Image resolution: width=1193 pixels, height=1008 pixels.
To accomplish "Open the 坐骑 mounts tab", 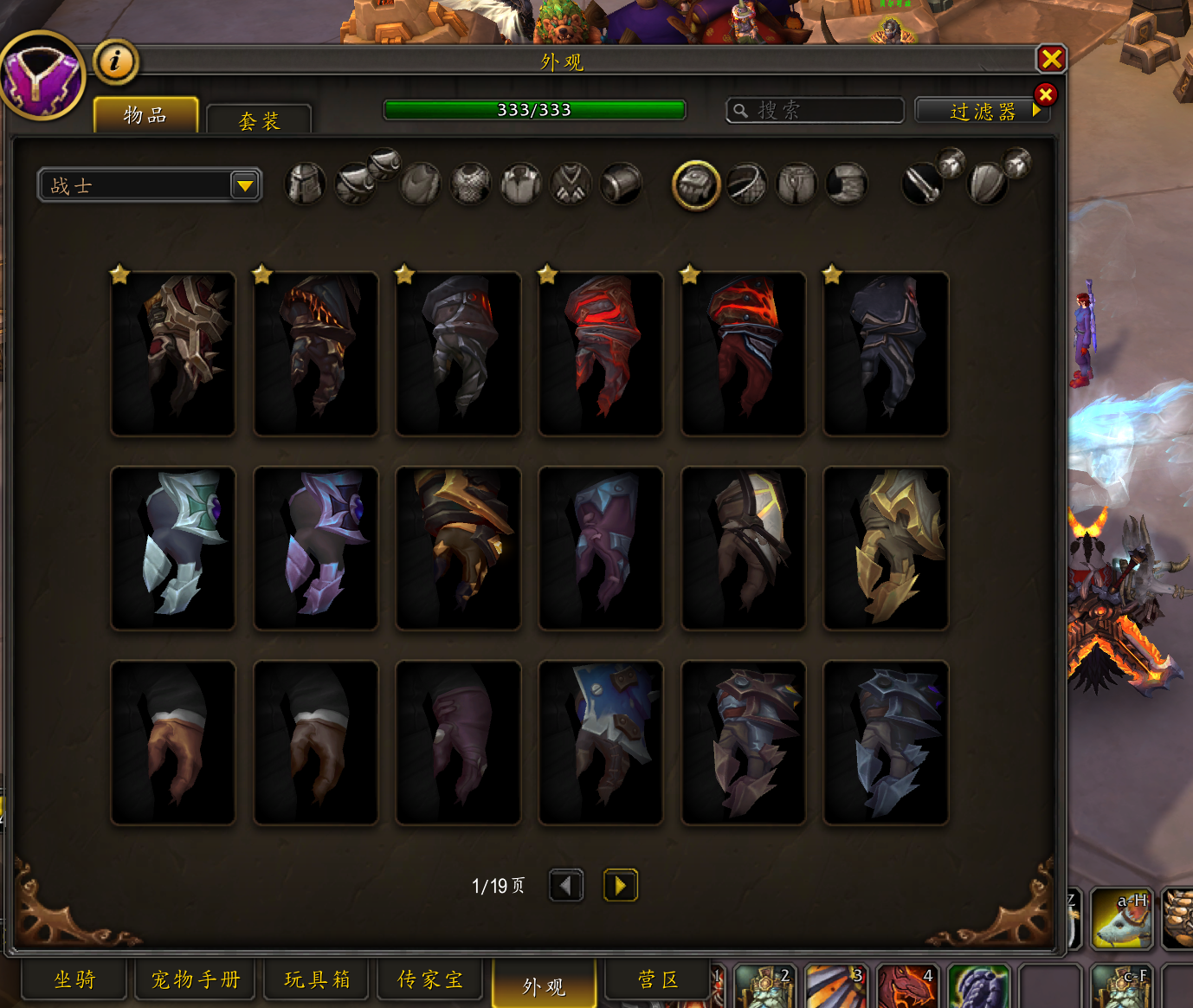I will [74, 979].
